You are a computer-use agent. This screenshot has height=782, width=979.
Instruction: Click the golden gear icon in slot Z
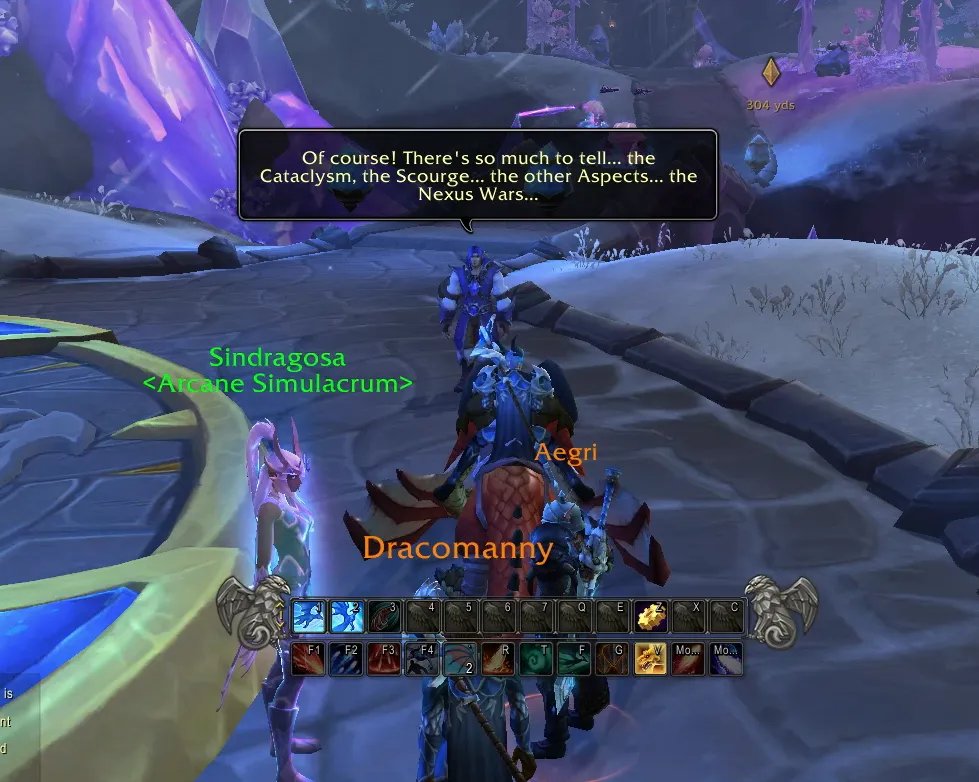coord(652,617)
